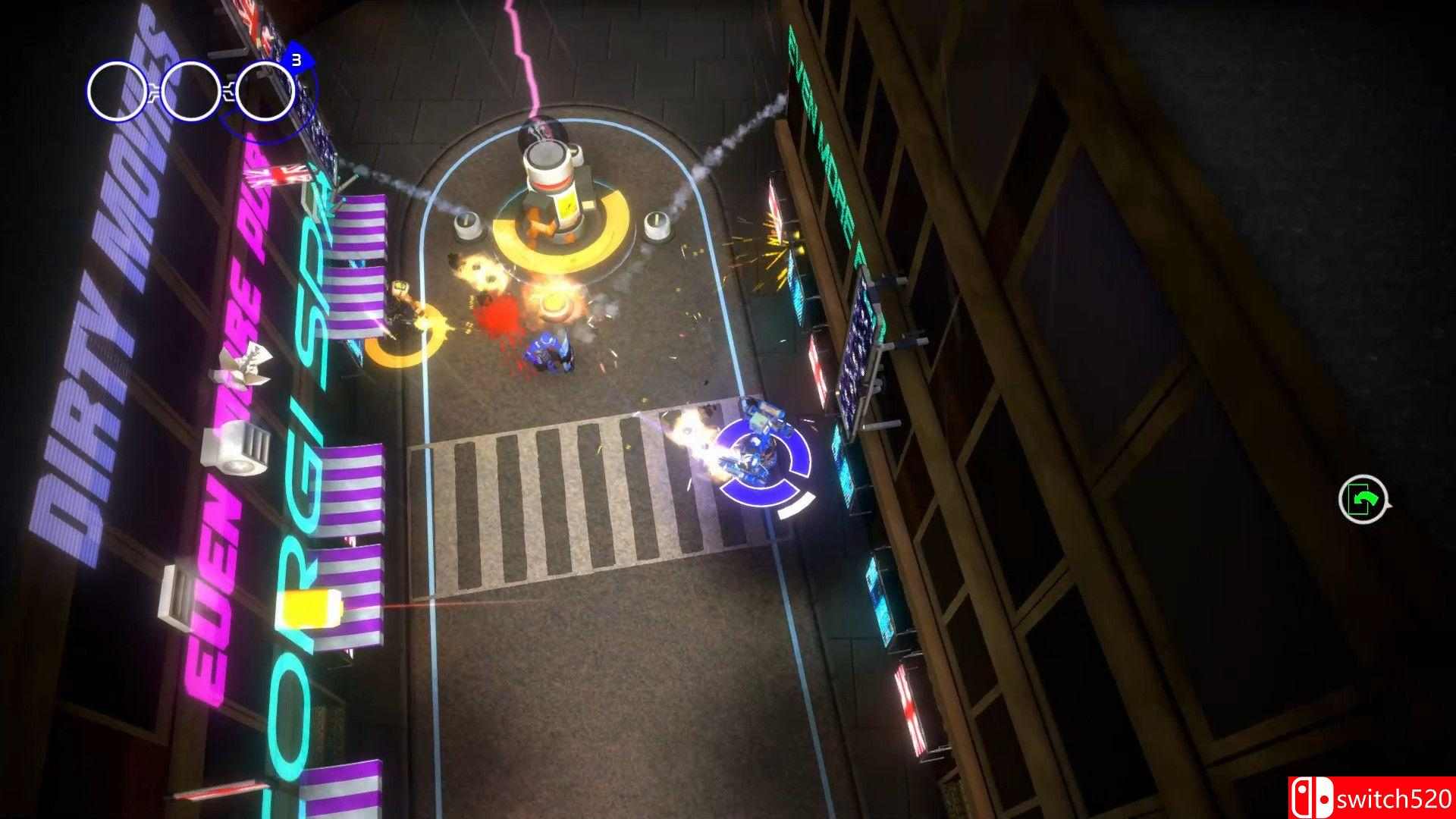Expand the chain link between first two ability slots
1456x819 pixels.
(x=153, y=93)
